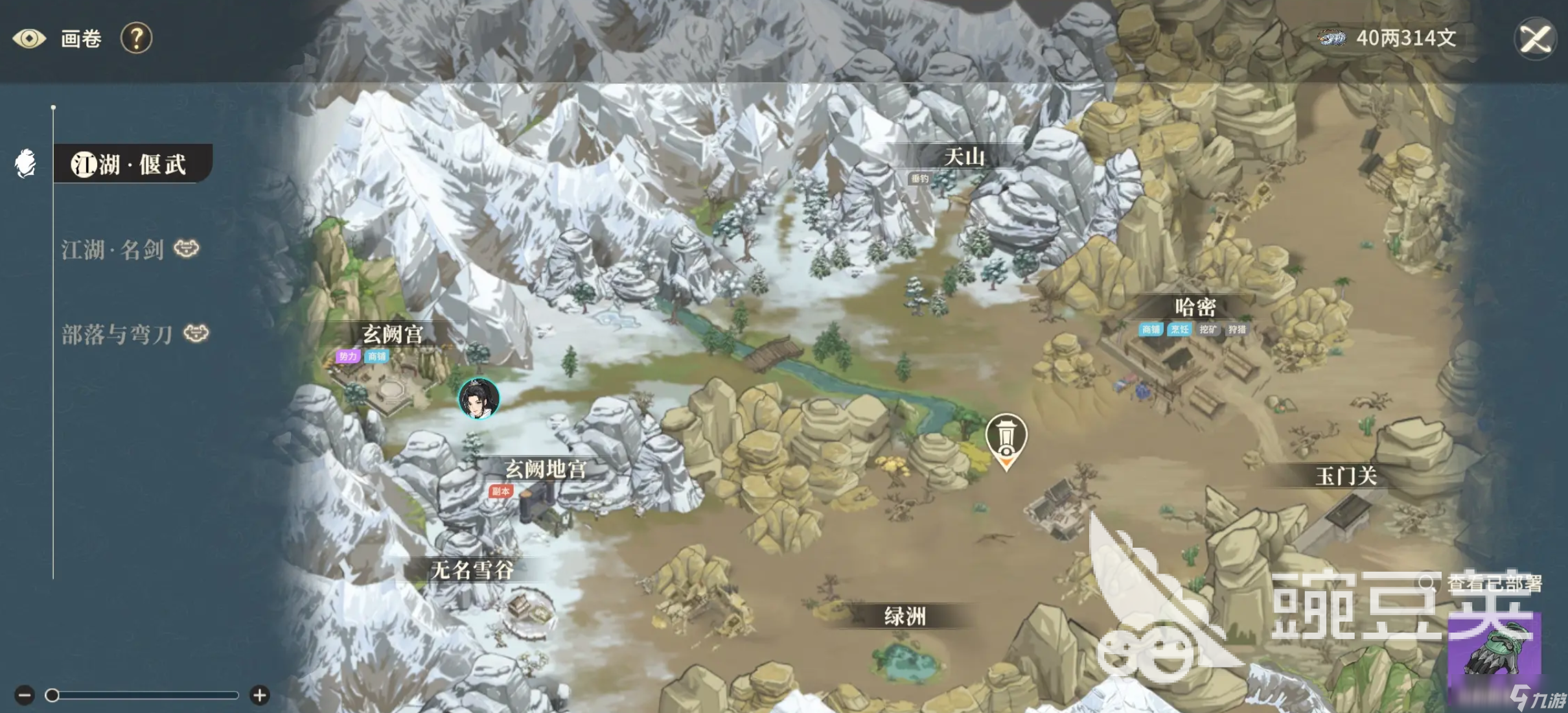
Task: Switch to the 江湖·名剑 chapter
Action: pos(113,250)
